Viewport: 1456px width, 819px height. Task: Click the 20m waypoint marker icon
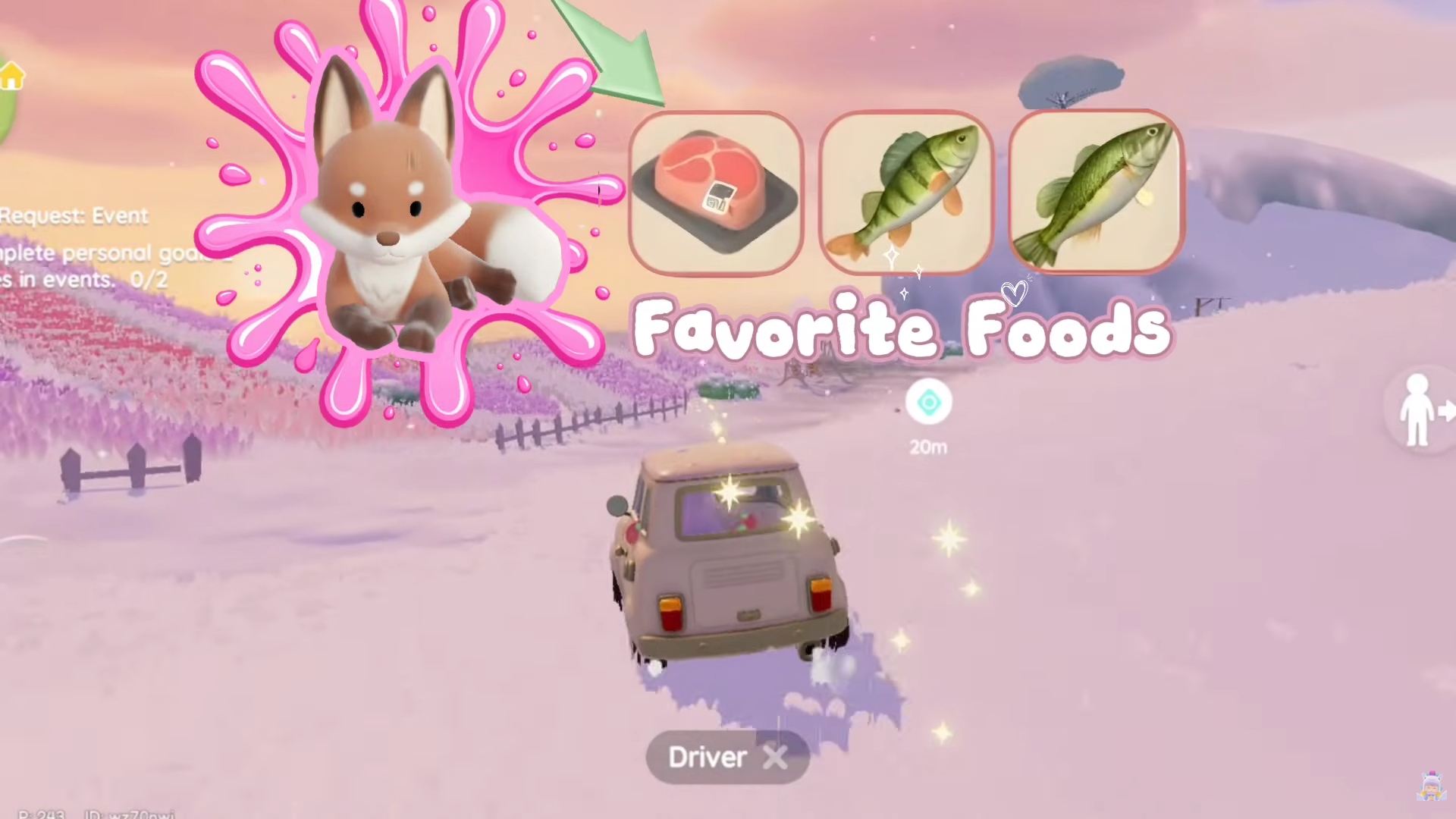[x=928, y=403]
